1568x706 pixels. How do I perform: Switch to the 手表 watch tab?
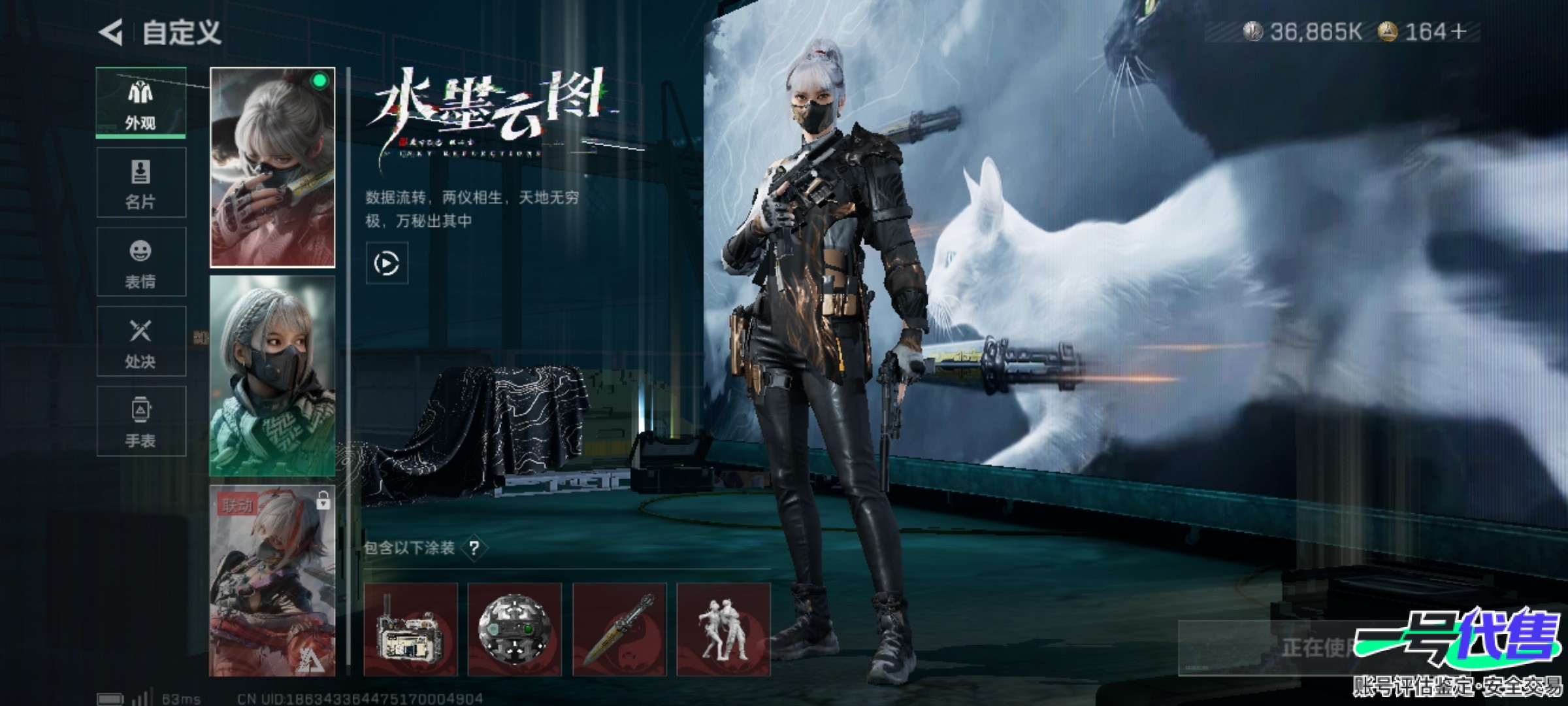(140, 421)
